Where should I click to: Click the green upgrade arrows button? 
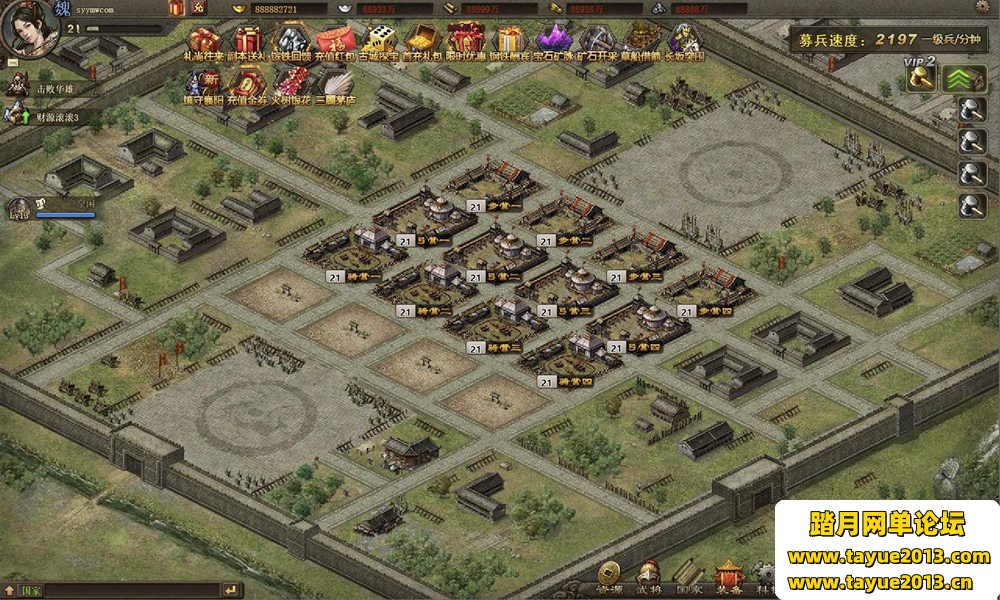964,79
